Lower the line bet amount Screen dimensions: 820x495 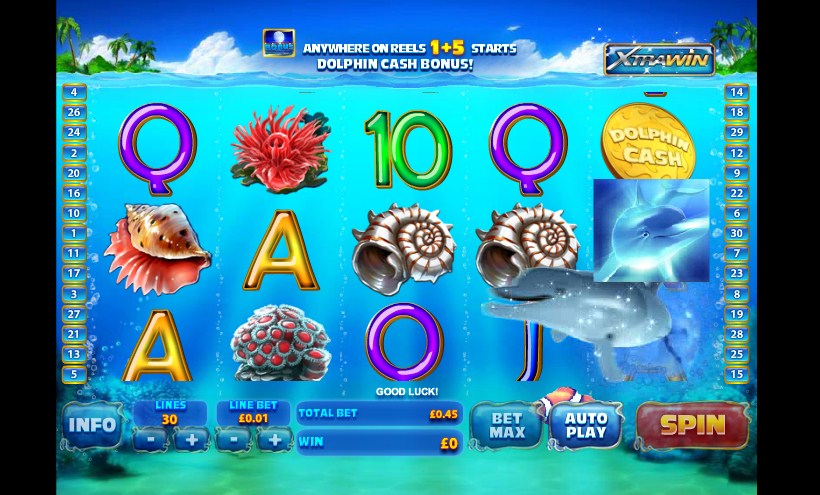point(233,438)
